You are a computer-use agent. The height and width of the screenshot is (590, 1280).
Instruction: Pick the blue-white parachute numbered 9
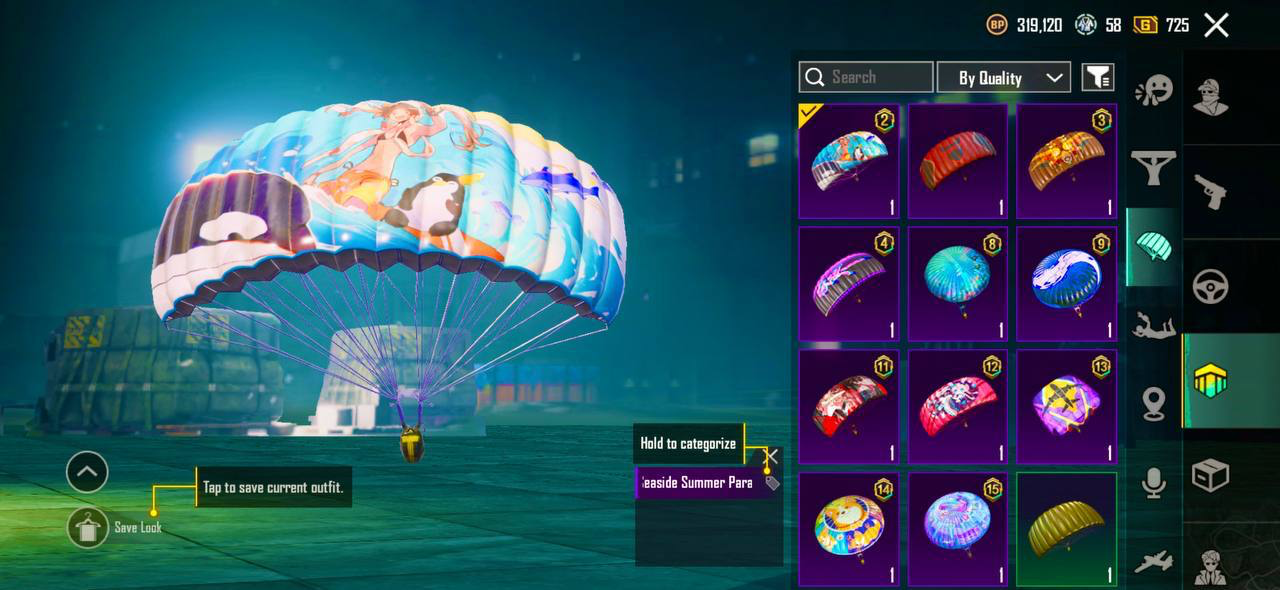1067,284
